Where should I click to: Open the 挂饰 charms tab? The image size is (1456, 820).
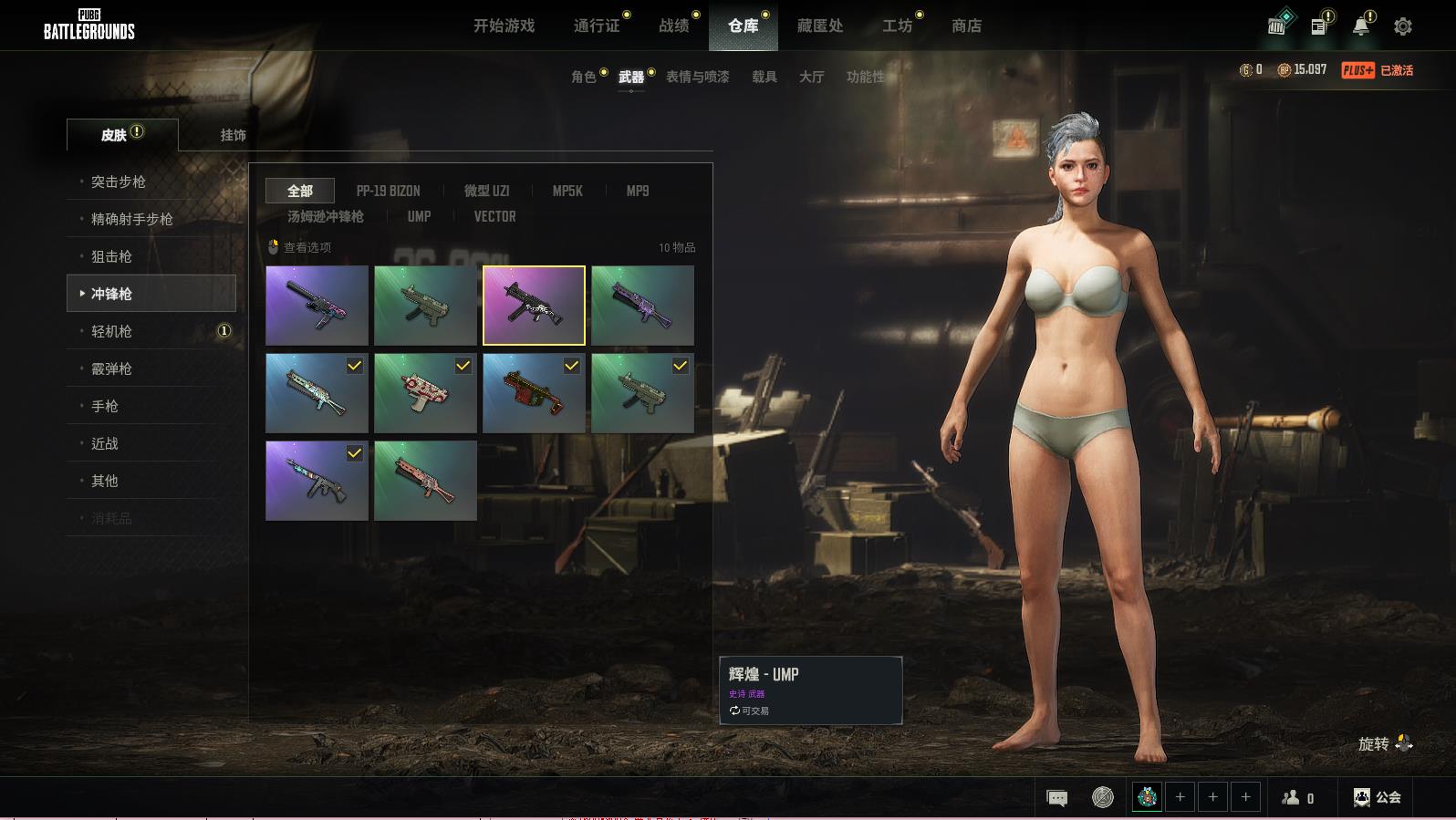pyautogui.click(x=233, y=135)
